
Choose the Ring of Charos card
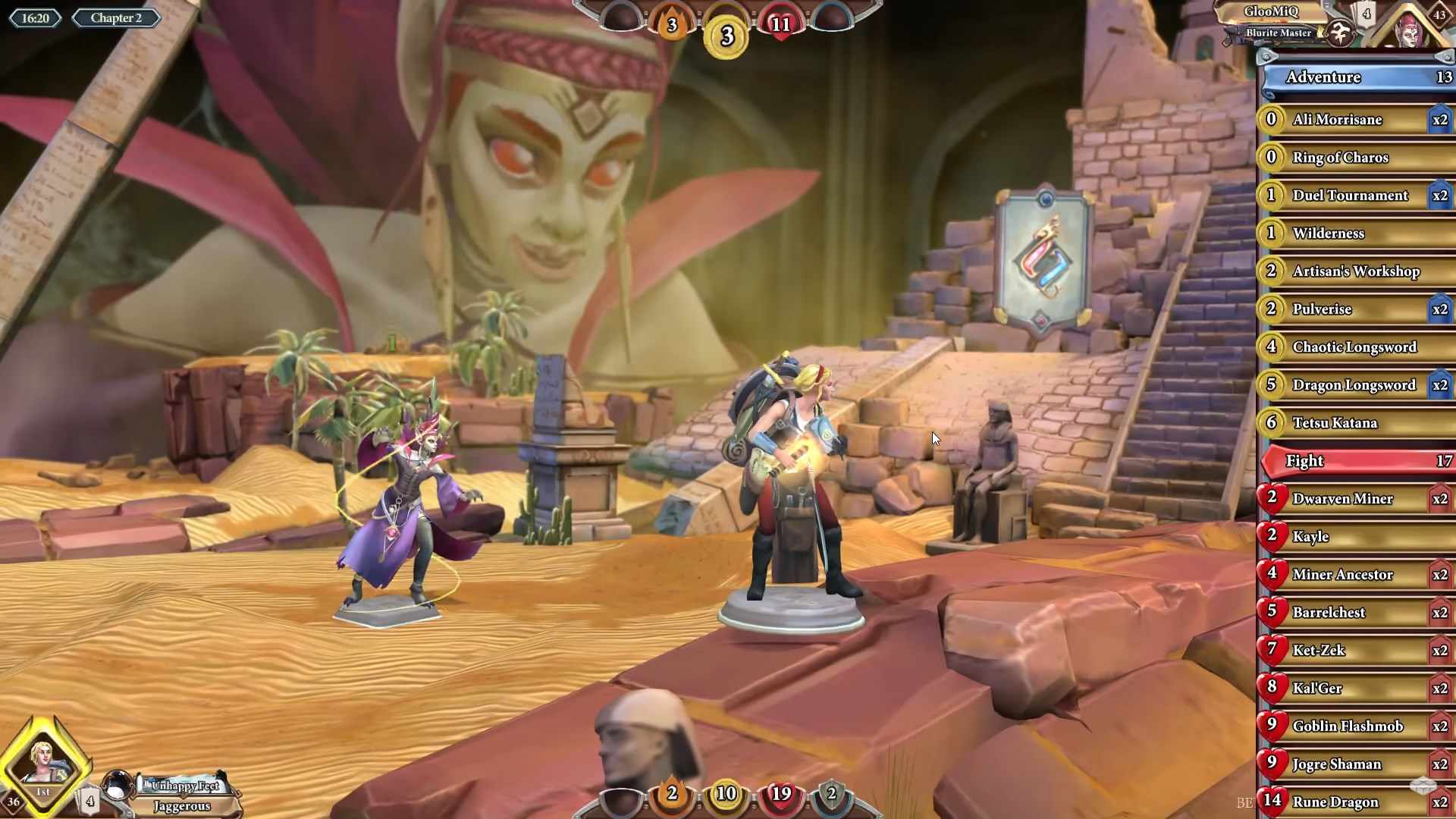click(1354, 158)
